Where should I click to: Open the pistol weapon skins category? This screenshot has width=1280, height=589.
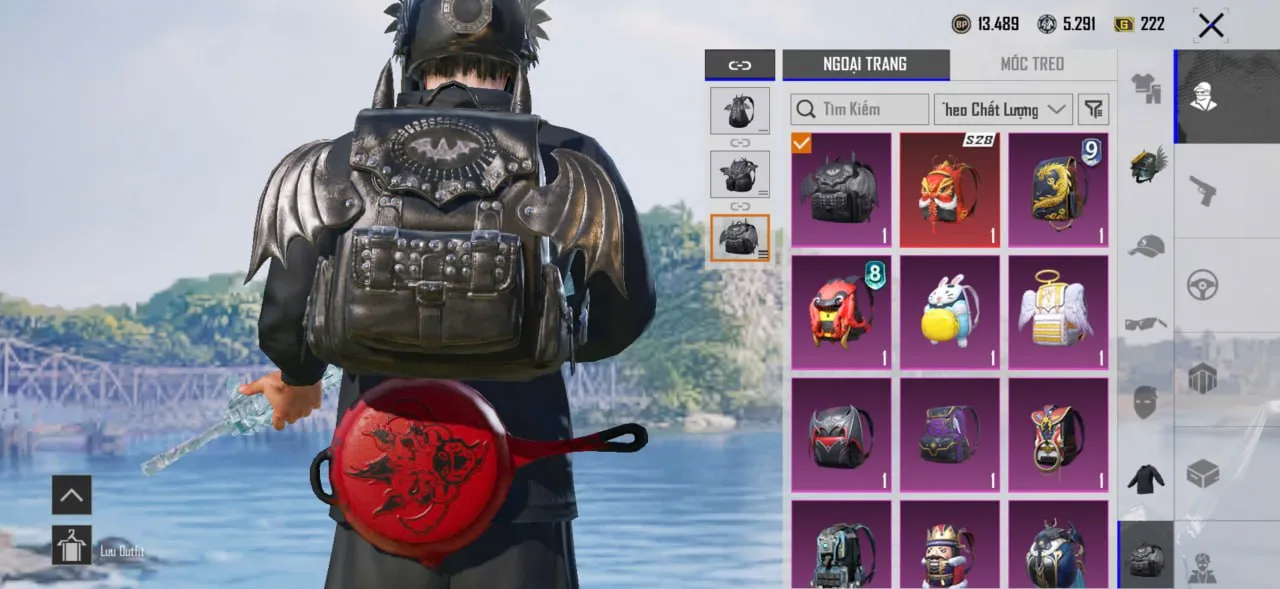pyautogui.click(x=1202, y=190)
